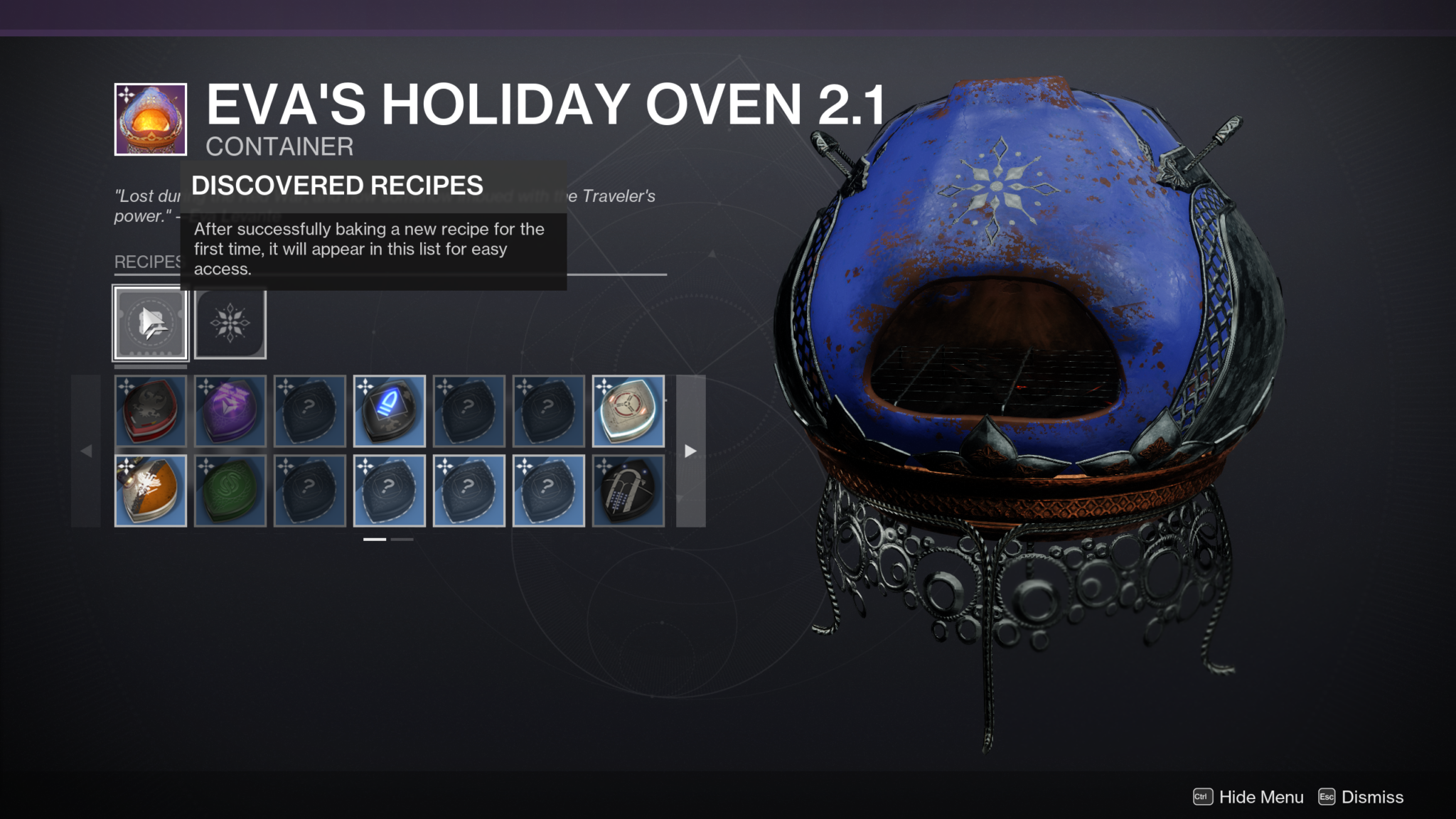This screenshot has width=1456, height=819.
Task: Click Eva's Holiday Oven item icon
Action: click(x=151, y=119)
